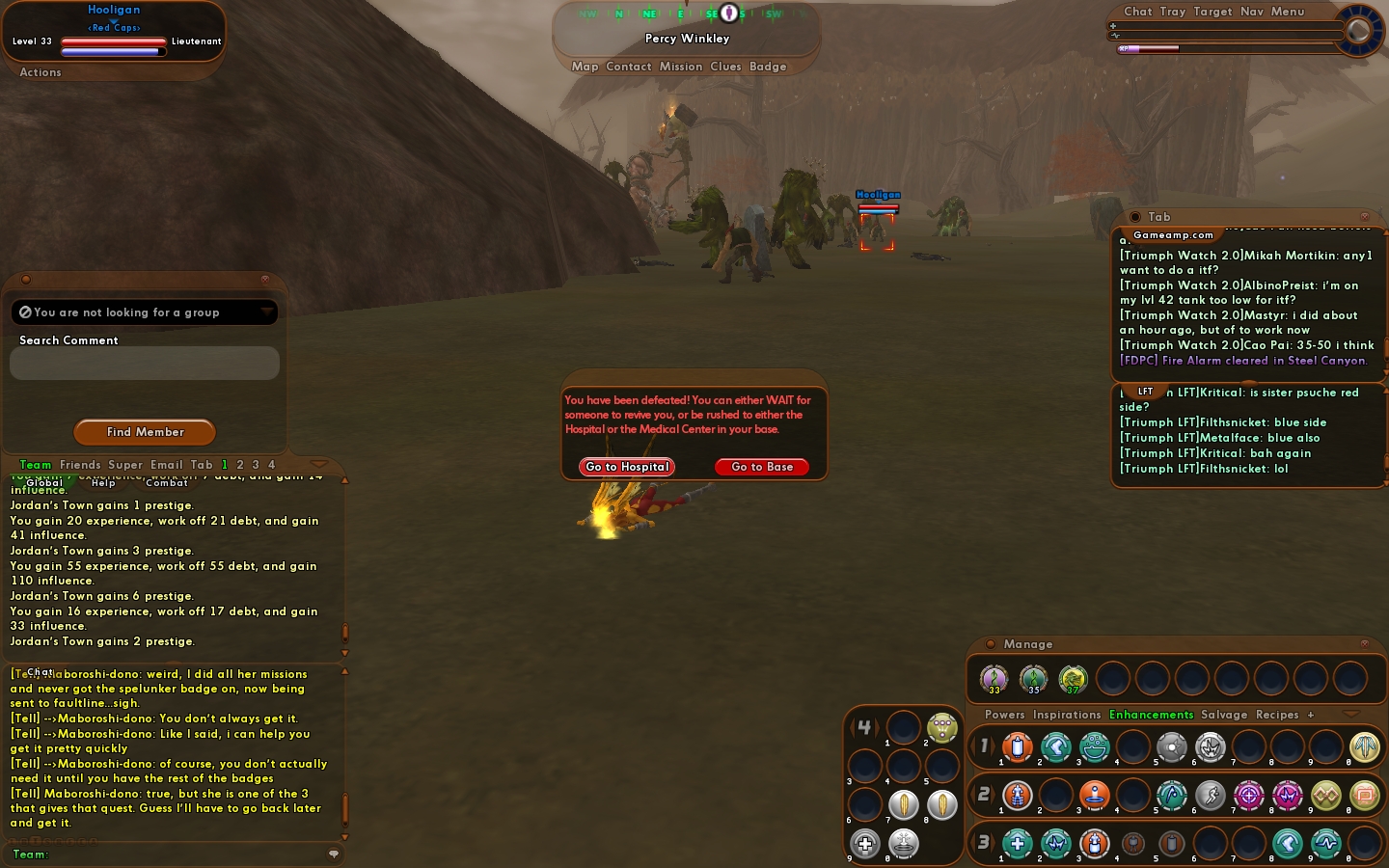
Task: Open Actions under Hooligan's status
Action: pyautogui.click(x=41, y=72)
